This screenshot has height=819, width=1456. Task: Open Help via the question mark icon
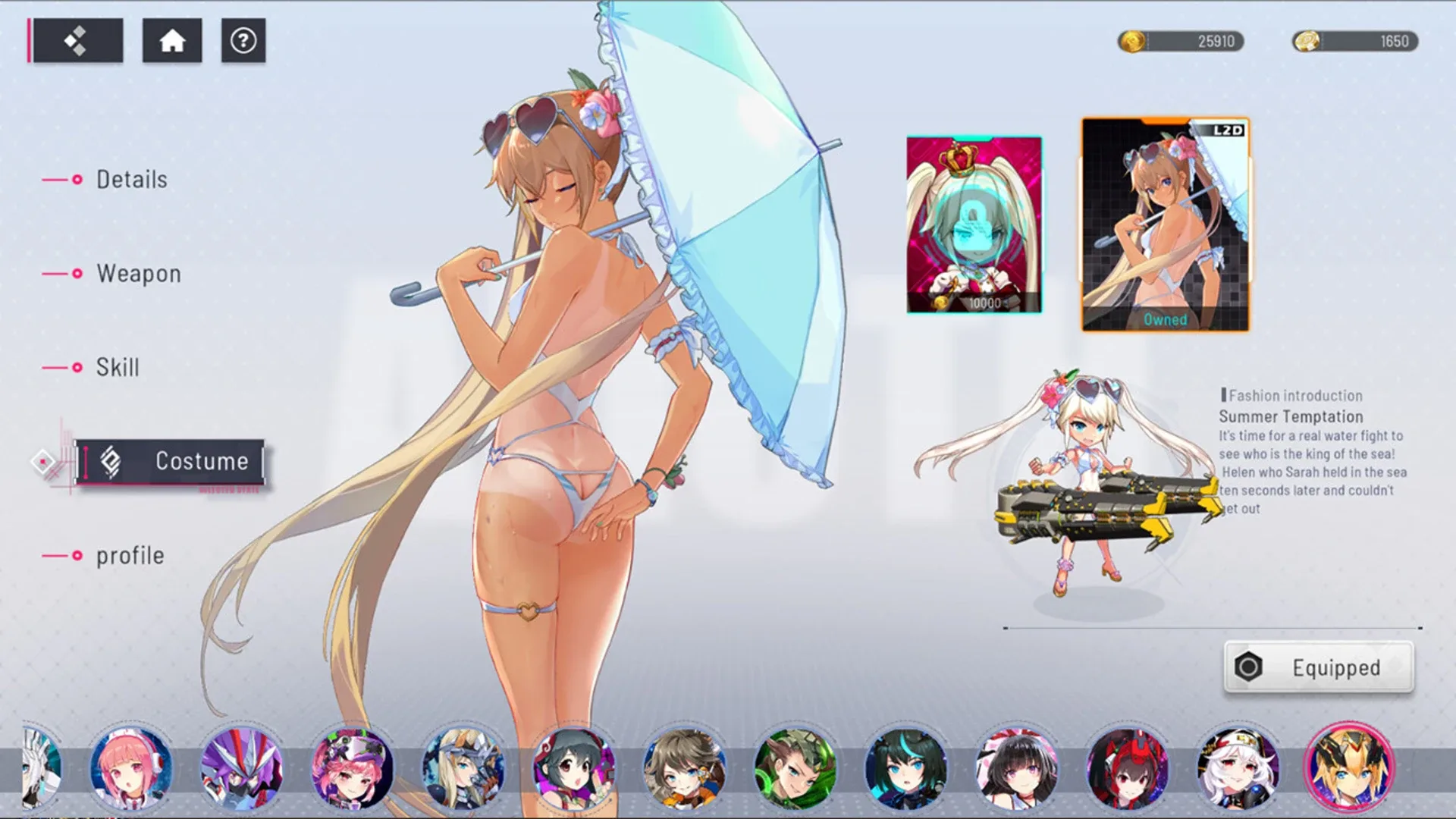242,41
